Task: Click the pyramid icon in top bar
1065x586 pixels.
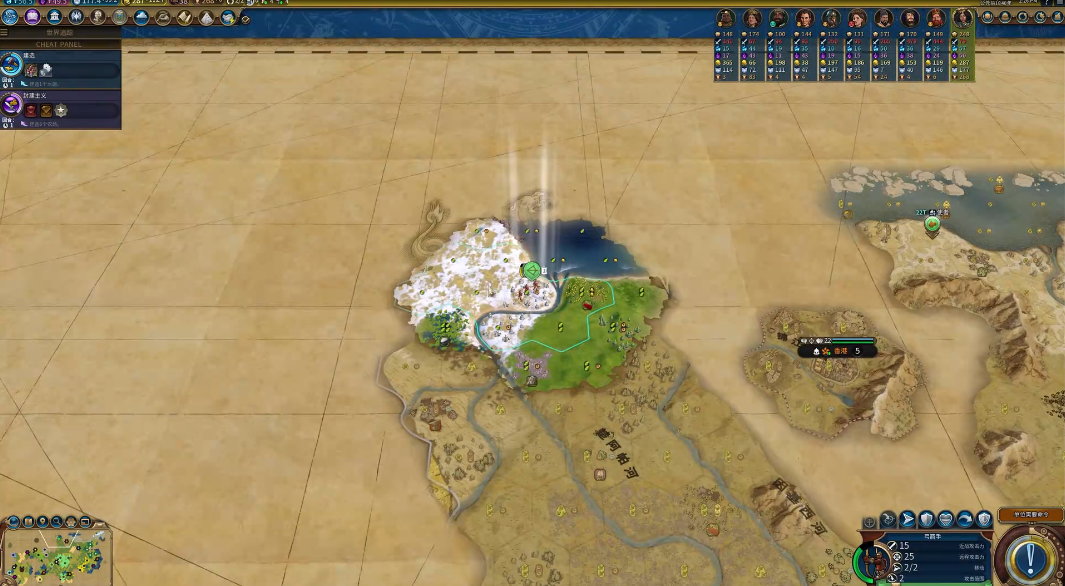Action: click(x=207, y=17)
